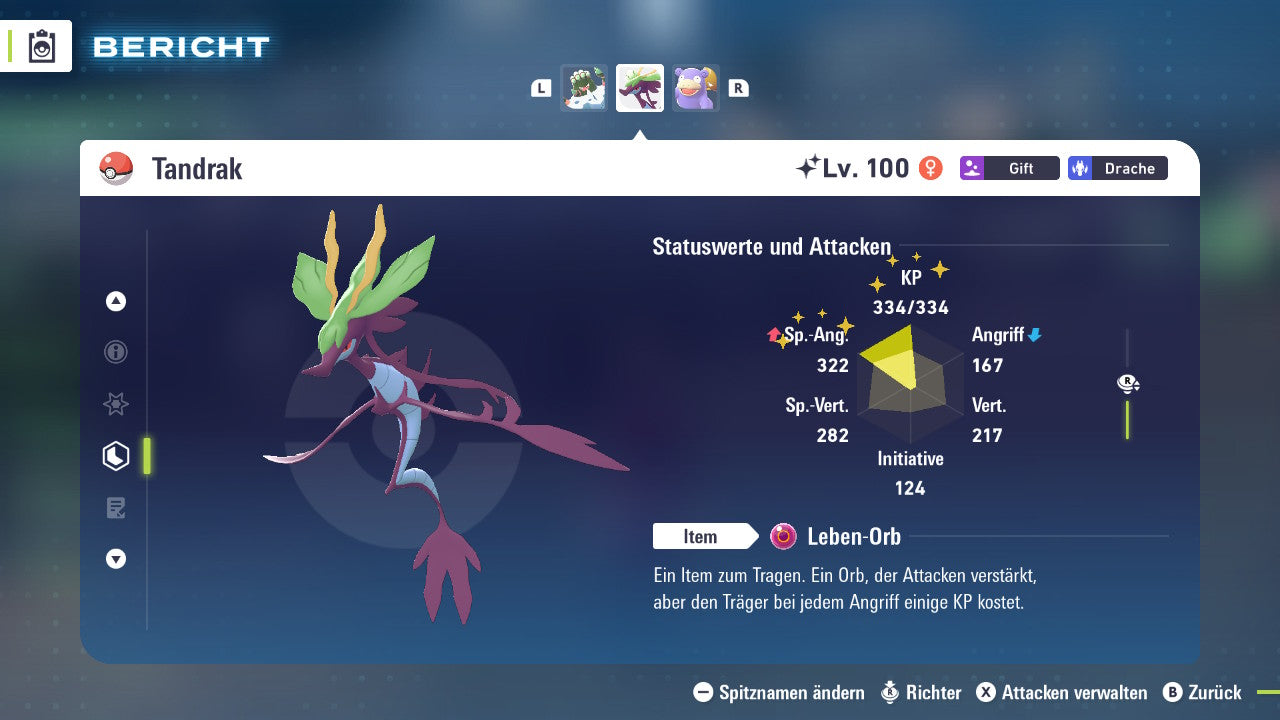Open the info page tab
1280x720 pixels.
(x=116, y=352)
